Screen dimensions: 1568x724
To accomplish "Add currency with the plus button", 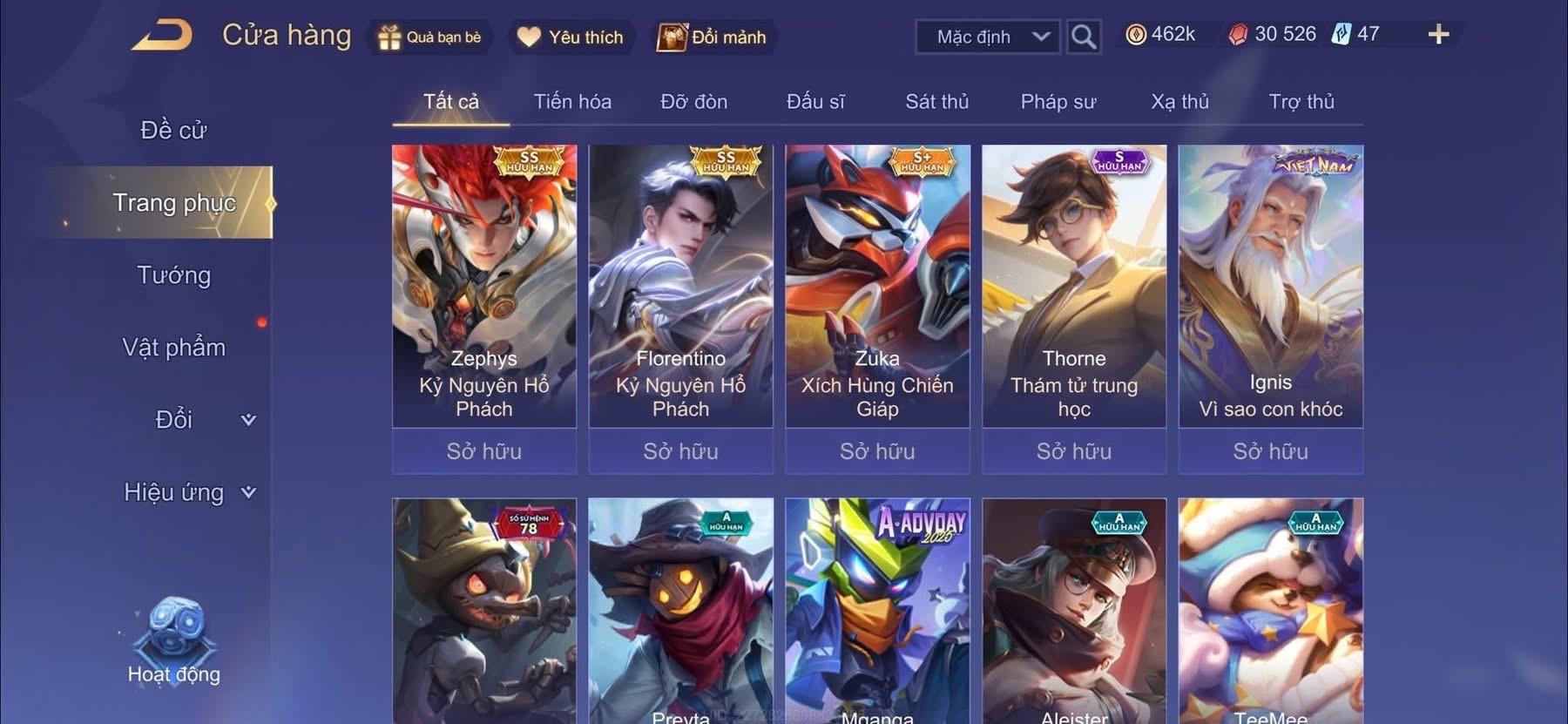I will coord(1438,35).
